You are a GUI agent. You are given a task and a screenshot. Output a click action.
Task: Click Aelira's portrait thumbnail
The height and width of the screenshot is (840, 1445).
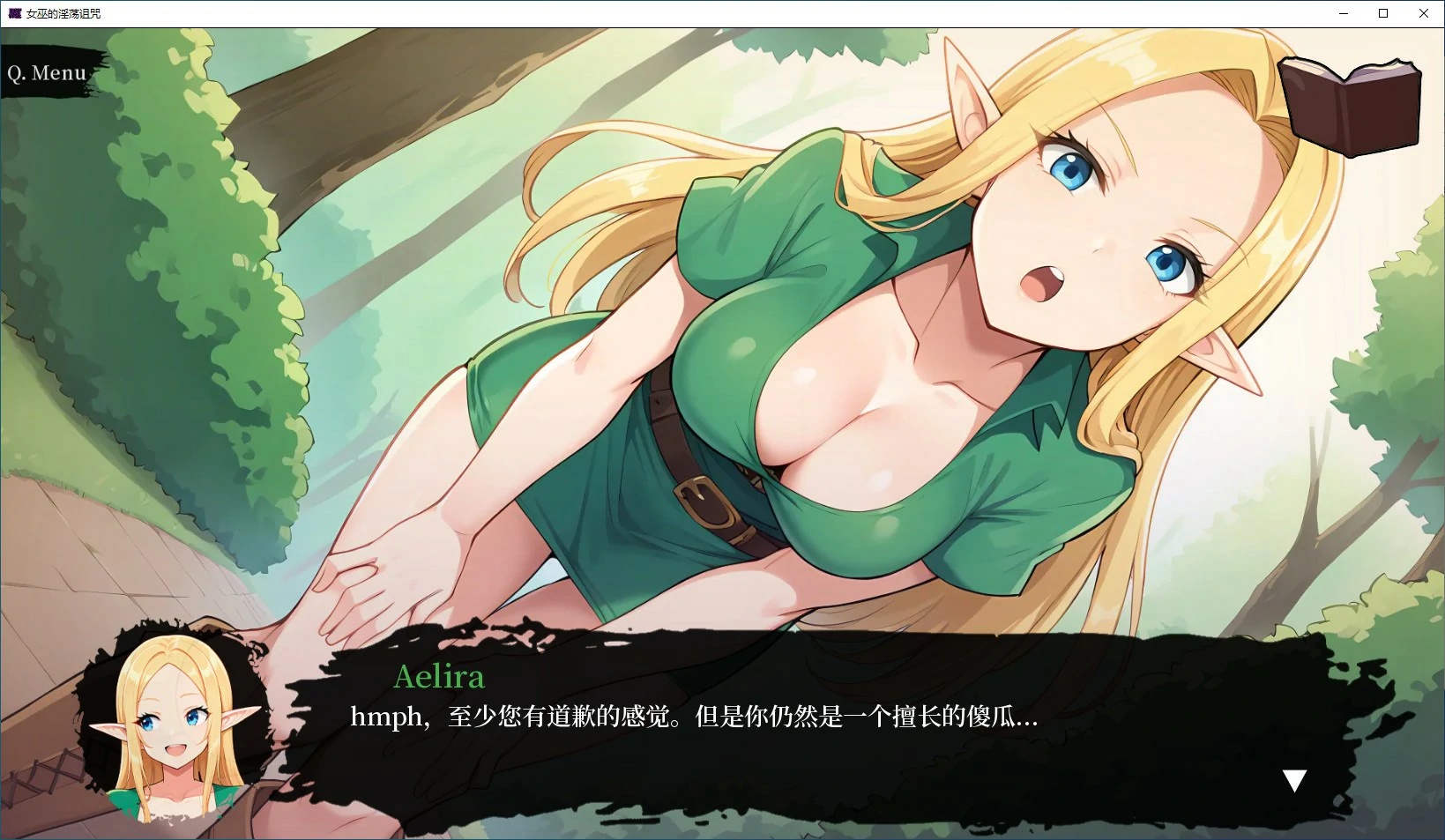(x=168, y=723)
